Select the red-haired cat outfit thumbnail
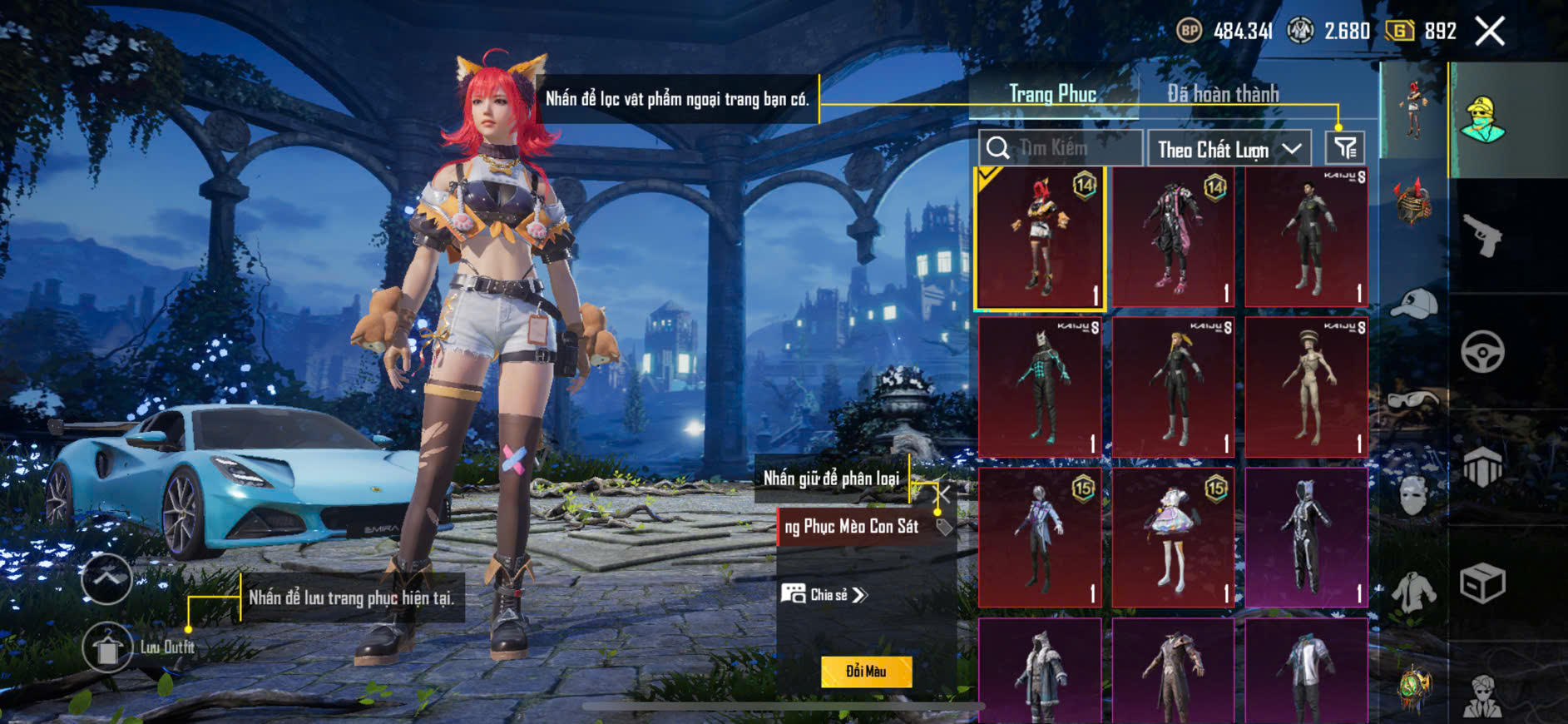 [1040, 238]
